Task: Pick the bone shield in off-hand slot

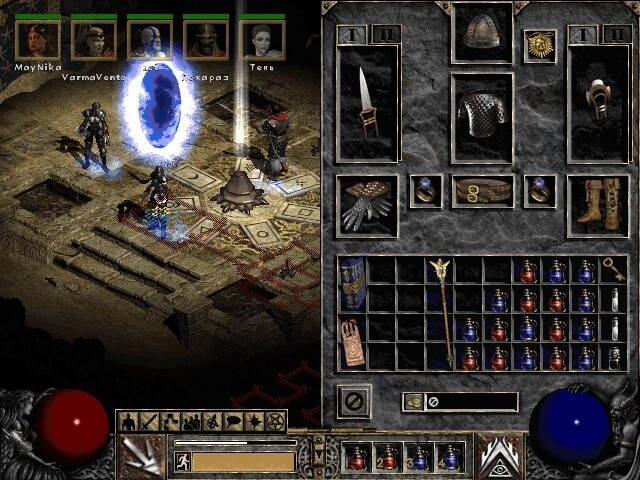Action: coord(596,98)
